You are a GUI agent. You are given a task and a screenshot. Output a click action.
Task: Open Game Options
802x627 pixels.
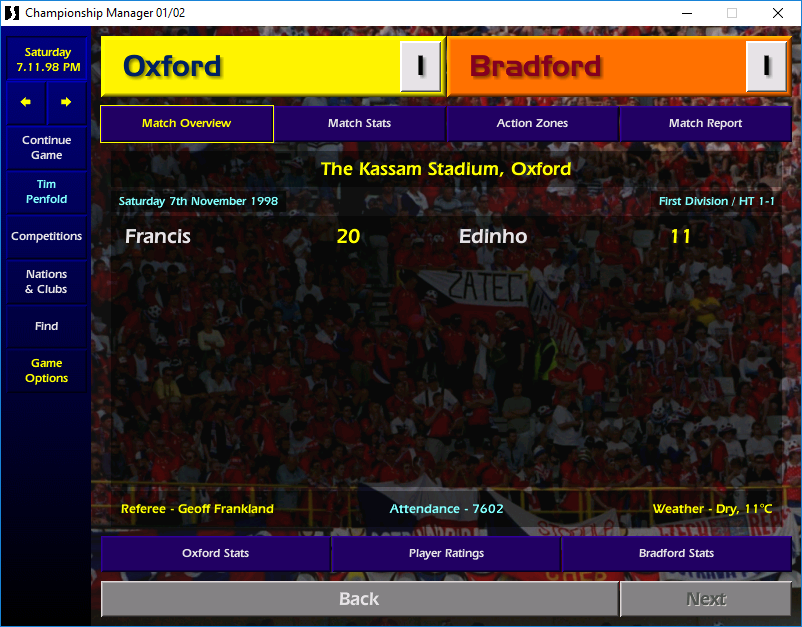tap(46, 371)
